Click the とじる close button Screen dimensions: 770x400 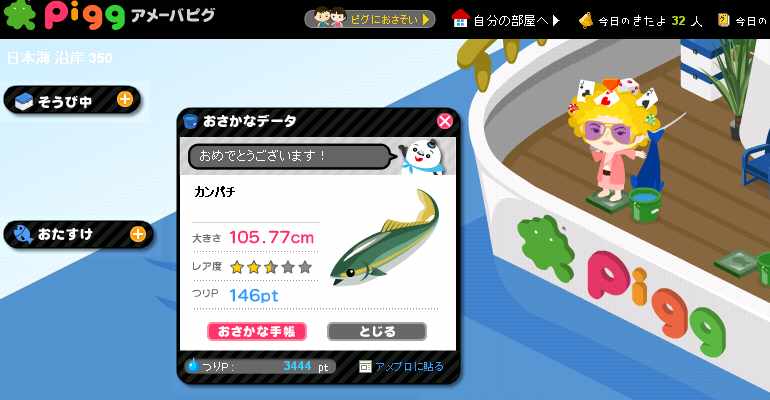(x=376, y=331)
